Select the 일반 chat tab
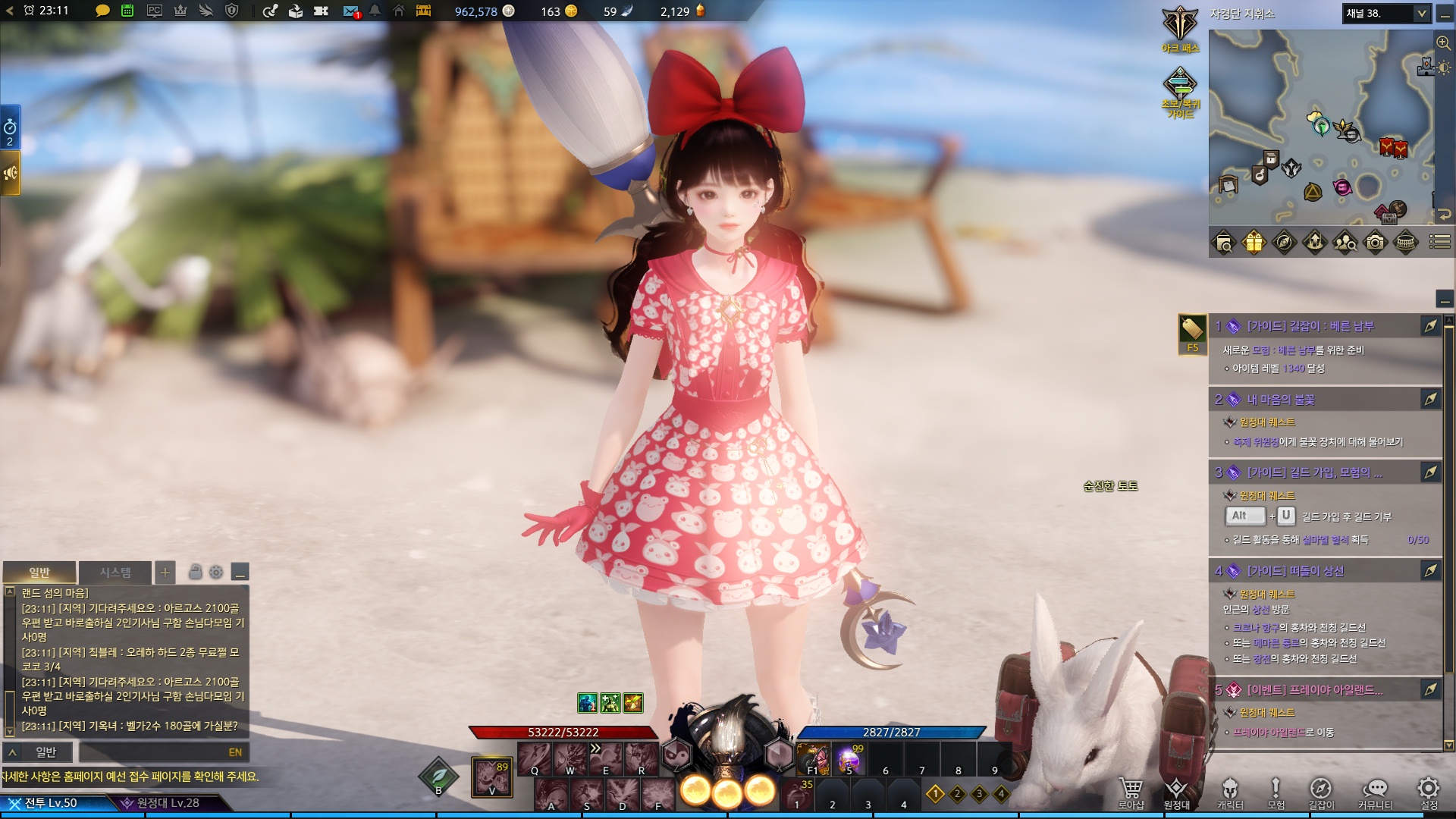 (39, 573)
